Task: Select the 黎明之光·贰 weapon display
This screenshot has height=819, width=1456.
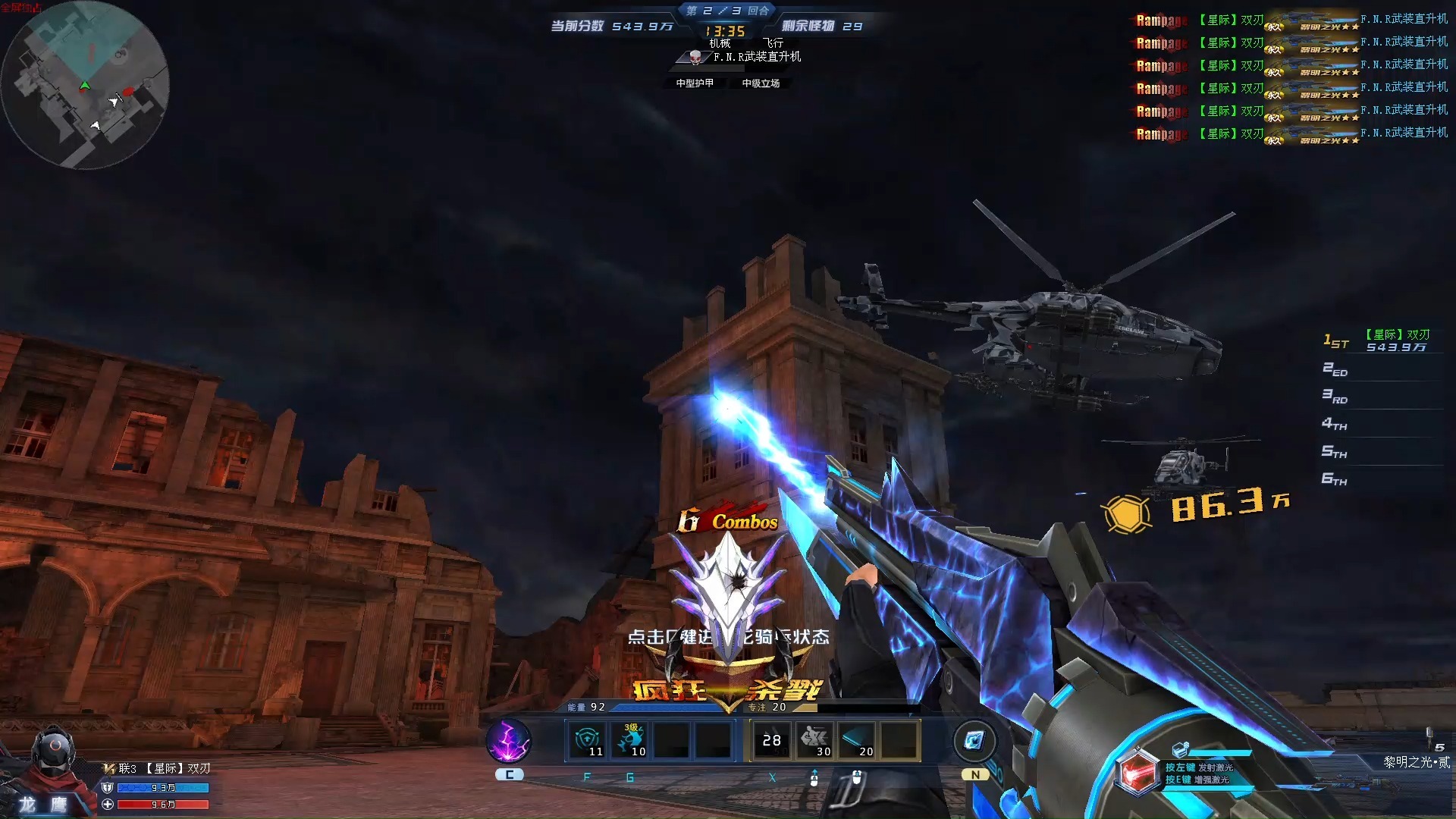Action: coord(1416,762)
